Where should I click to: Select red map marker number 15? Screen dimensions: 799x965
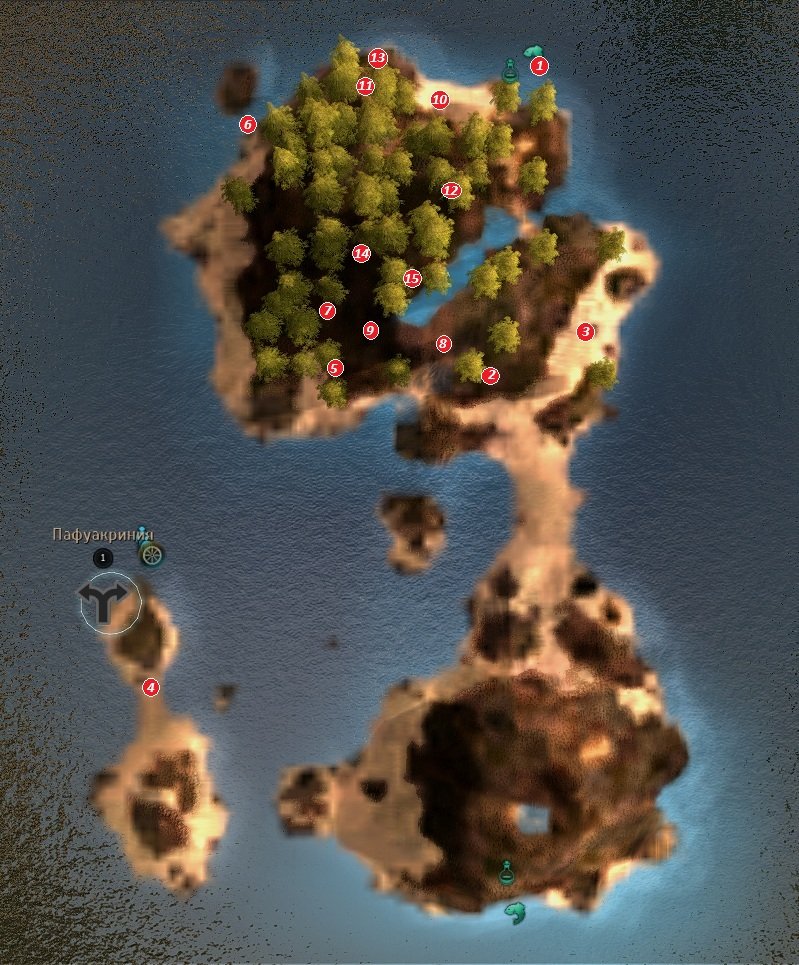click(412, 278)
